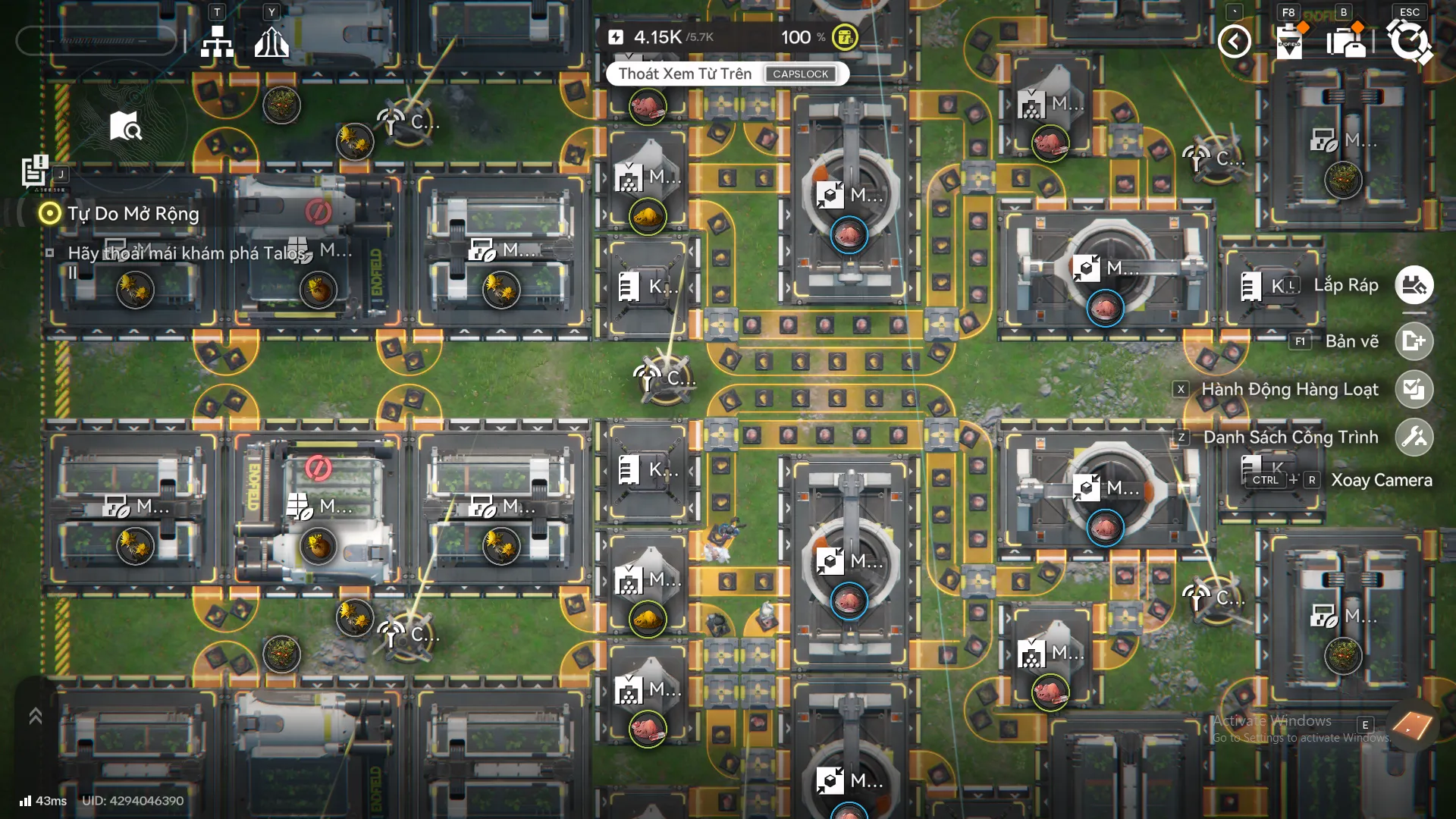Click the back arrow in the top right
This screenshot has width=1456, height=819.
pos(1234,42)
